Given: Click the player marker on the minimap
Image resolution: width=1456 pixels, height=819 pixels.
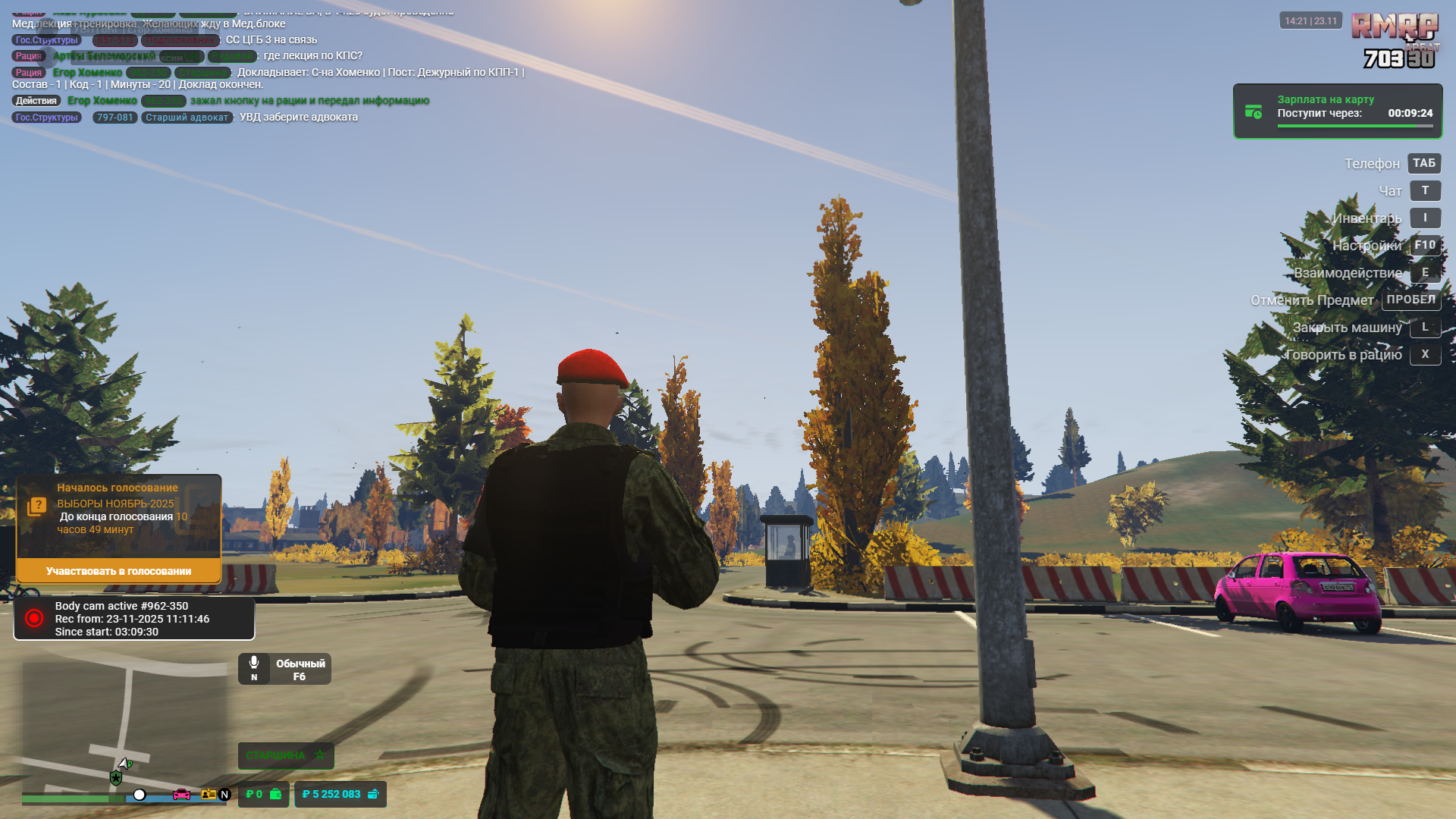Looking at the screenshot, I should [x=124, y=763].
